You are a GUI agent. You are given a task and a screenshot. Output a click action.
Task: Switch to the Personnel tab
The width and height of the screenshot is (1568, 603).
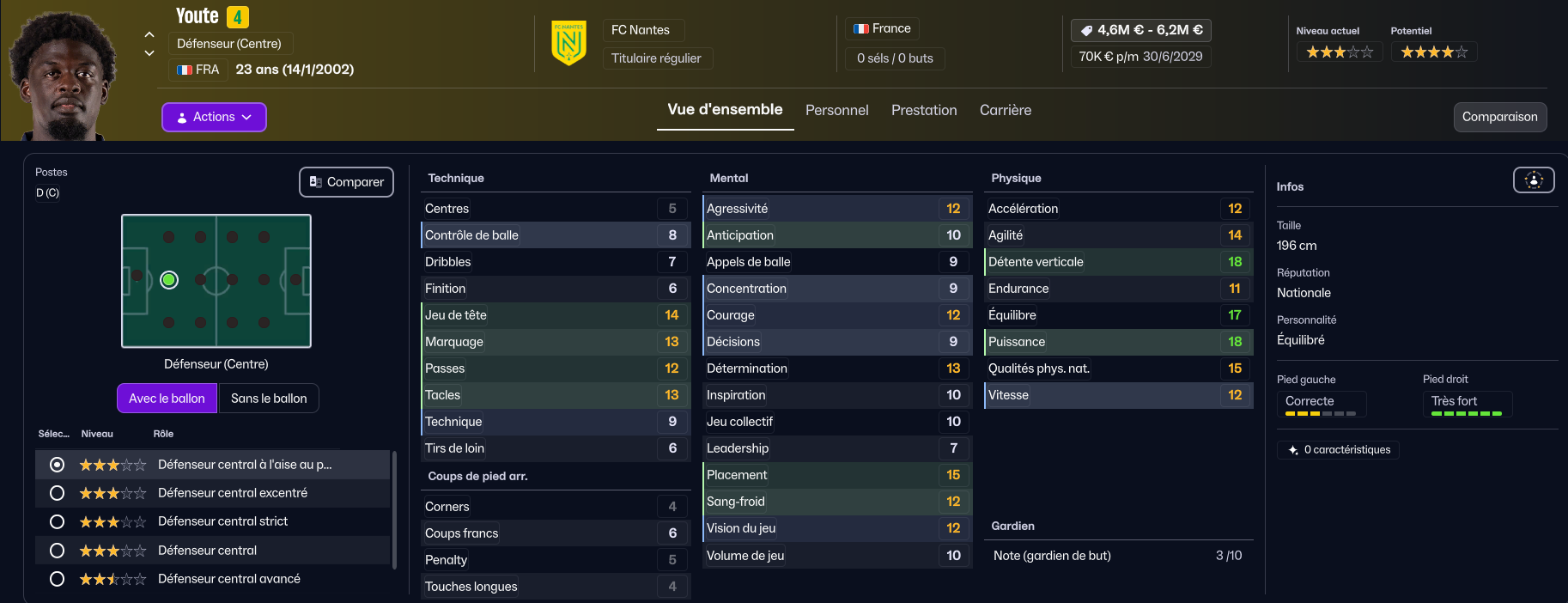coord(836,110)
